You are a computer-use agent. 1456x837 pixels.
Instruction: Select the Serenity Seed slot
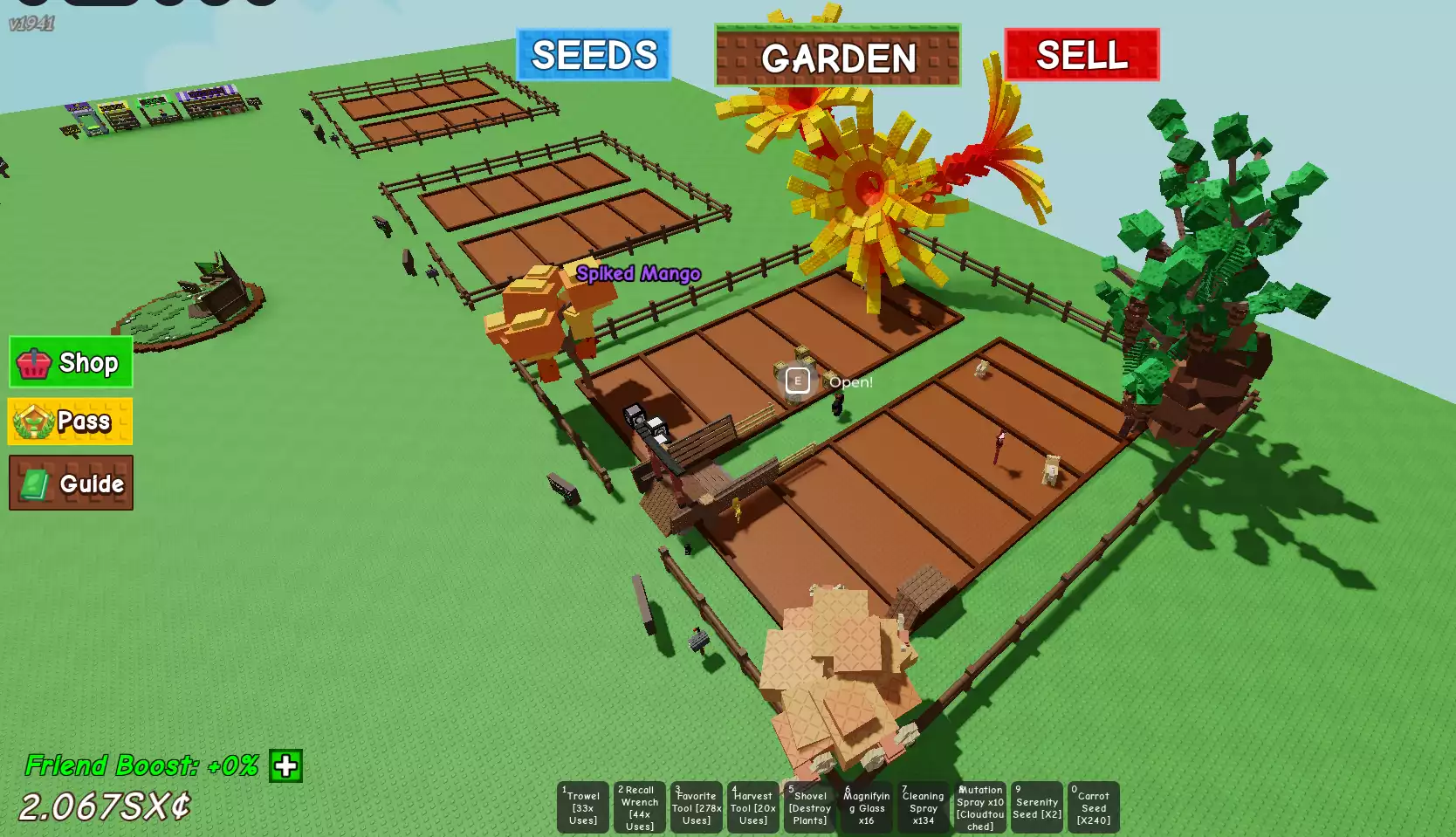pos(1037,807)
